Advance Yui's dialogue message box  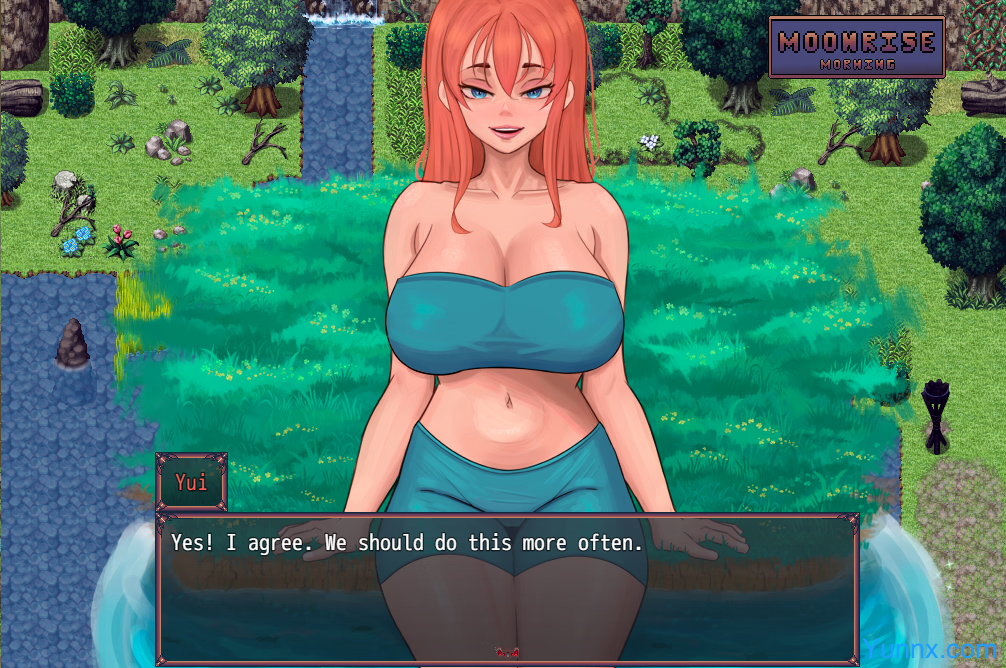pyautogui.click(x=507, y=588)
